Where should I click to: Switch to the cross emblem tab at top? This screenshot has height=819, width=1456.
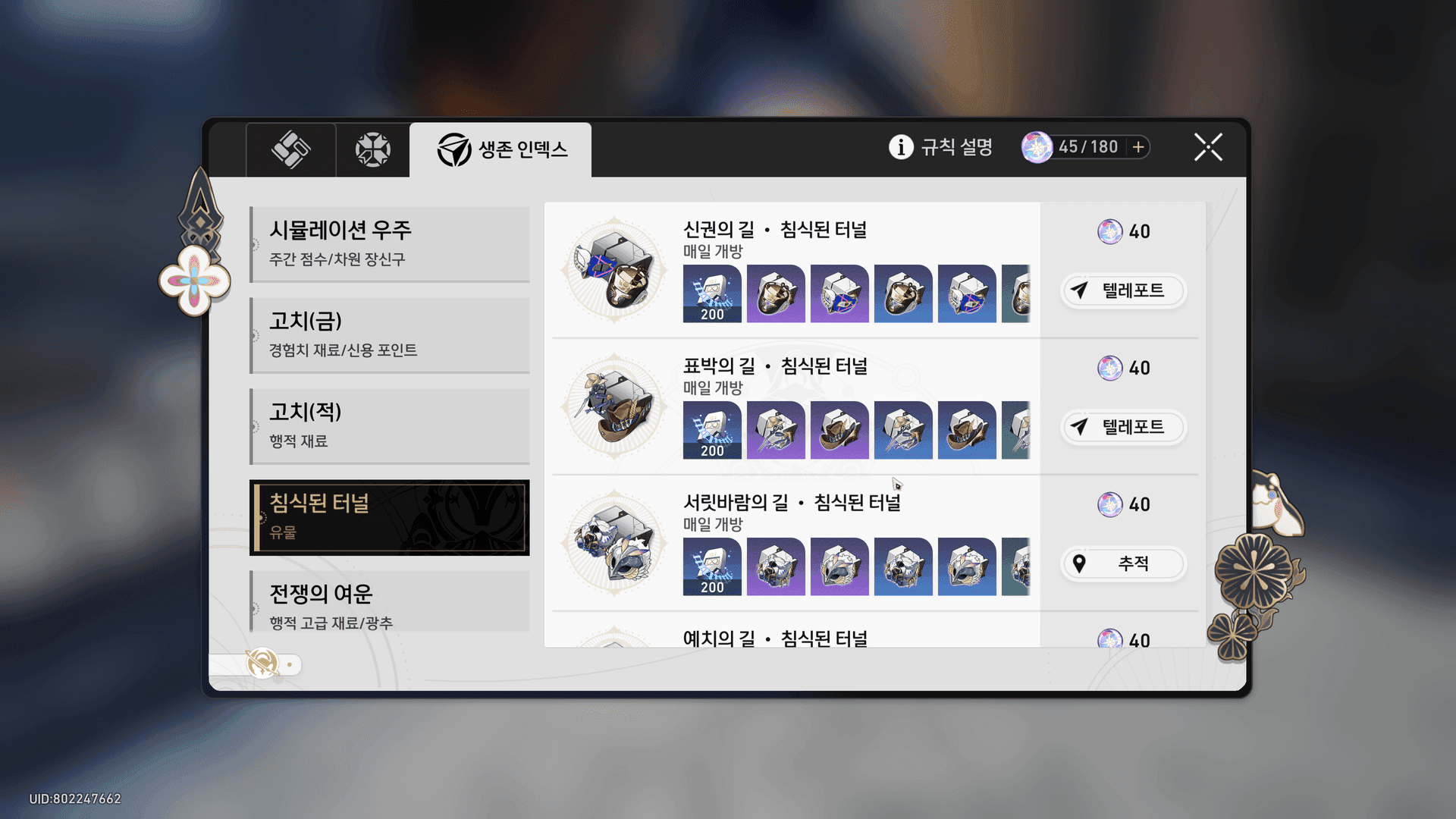tap(371, 149)
